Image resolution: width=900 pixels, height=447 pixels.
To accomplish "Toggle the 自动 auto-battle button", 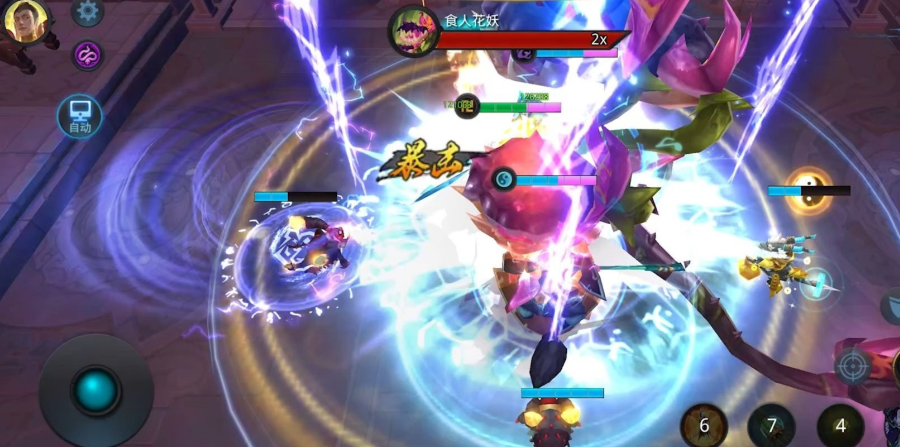I will 79,117.
